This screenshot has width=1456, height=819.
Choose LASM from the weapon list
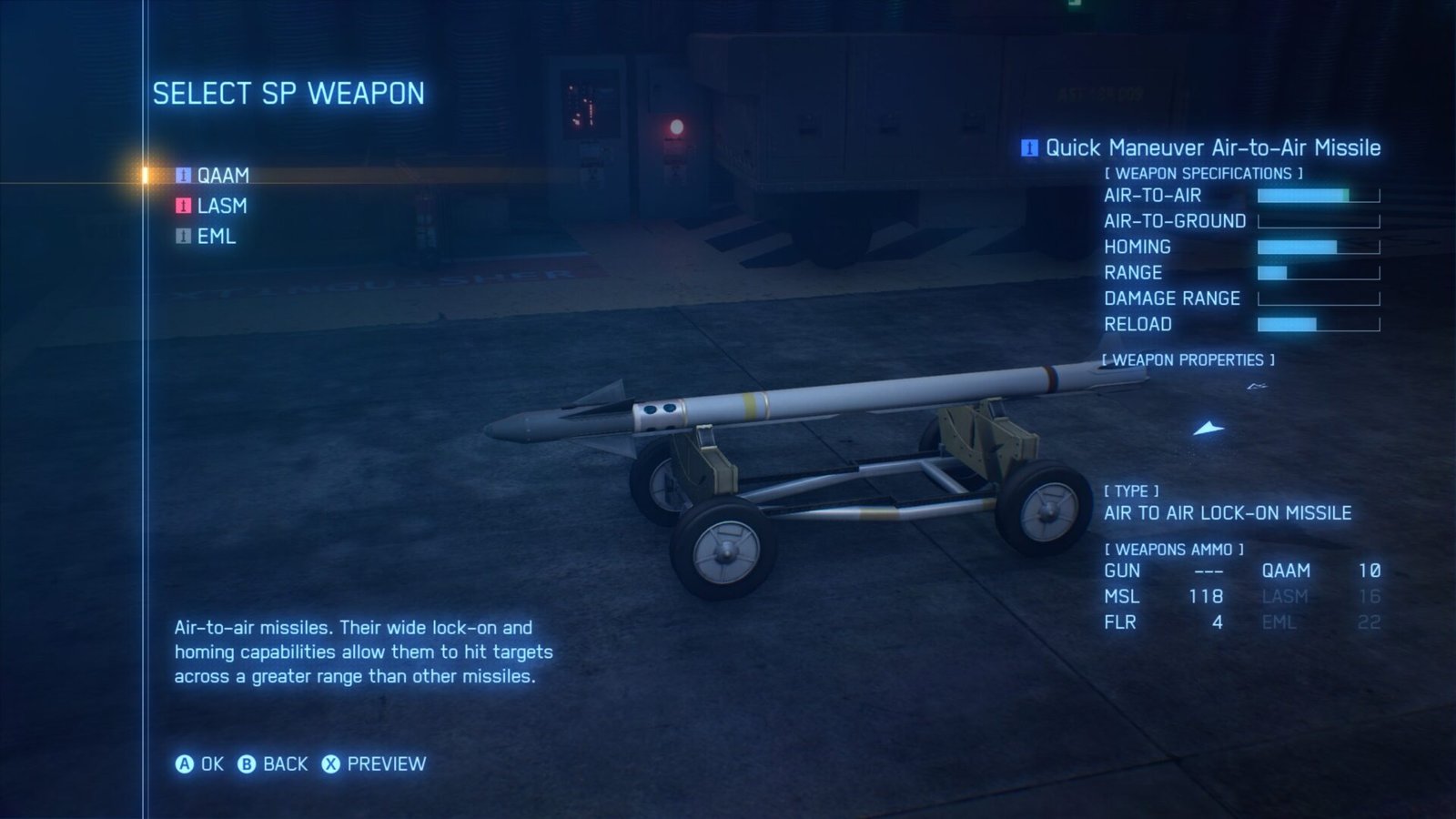(x=220, y=206)
